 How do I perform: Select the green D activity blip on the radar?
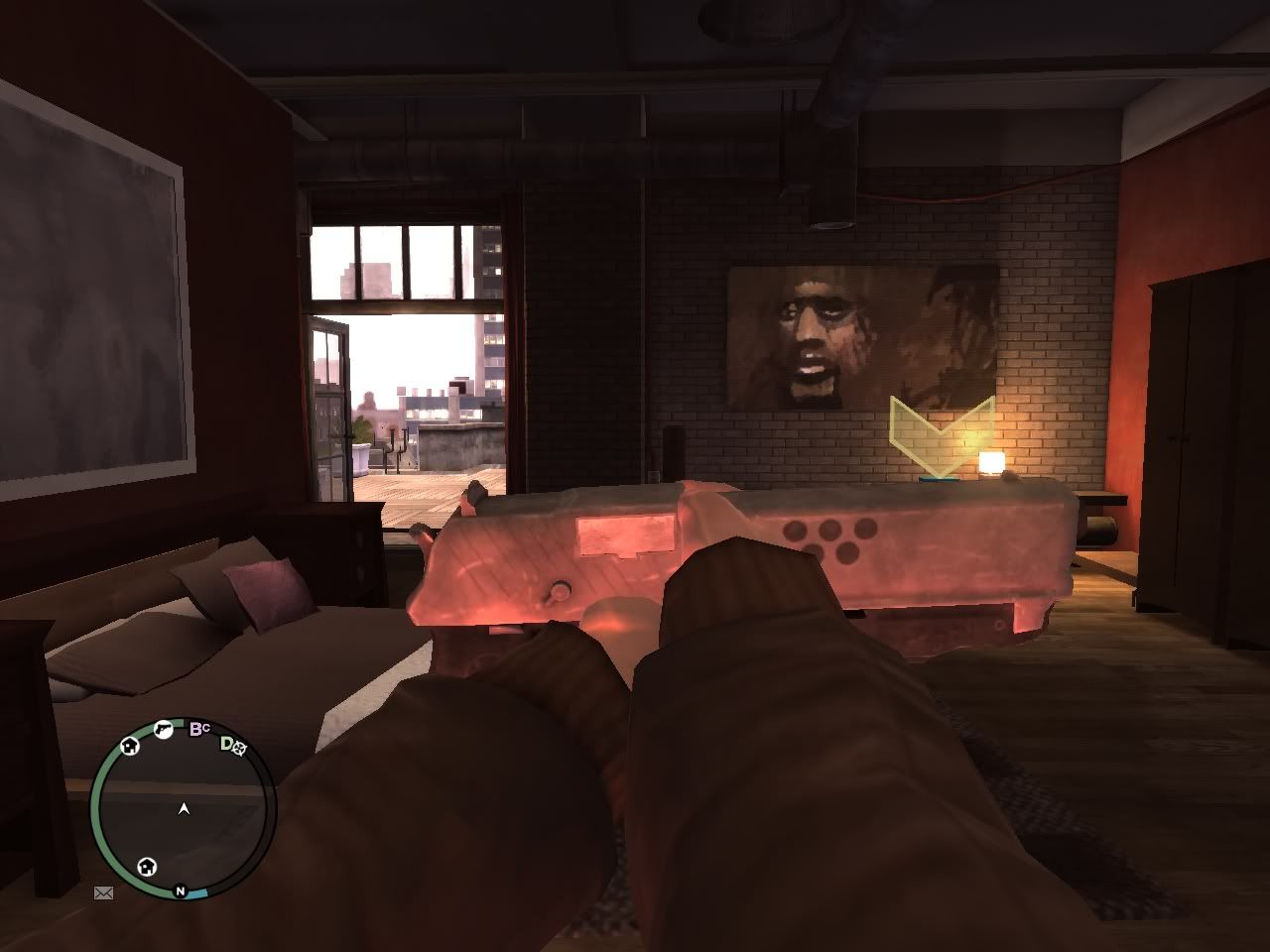click(232, 747)
